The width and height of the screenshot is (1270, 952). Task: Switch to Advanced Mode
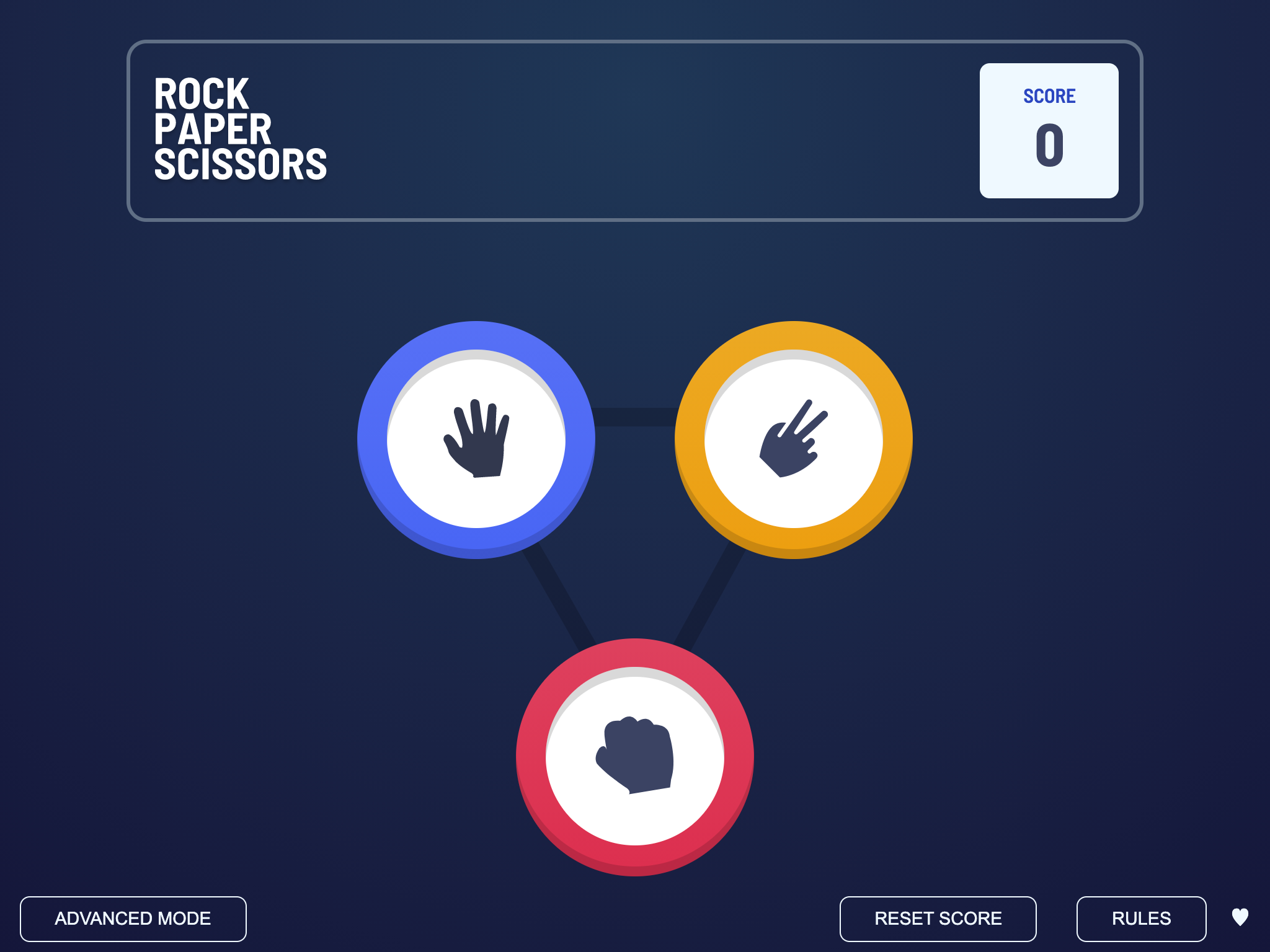point(133,919)
